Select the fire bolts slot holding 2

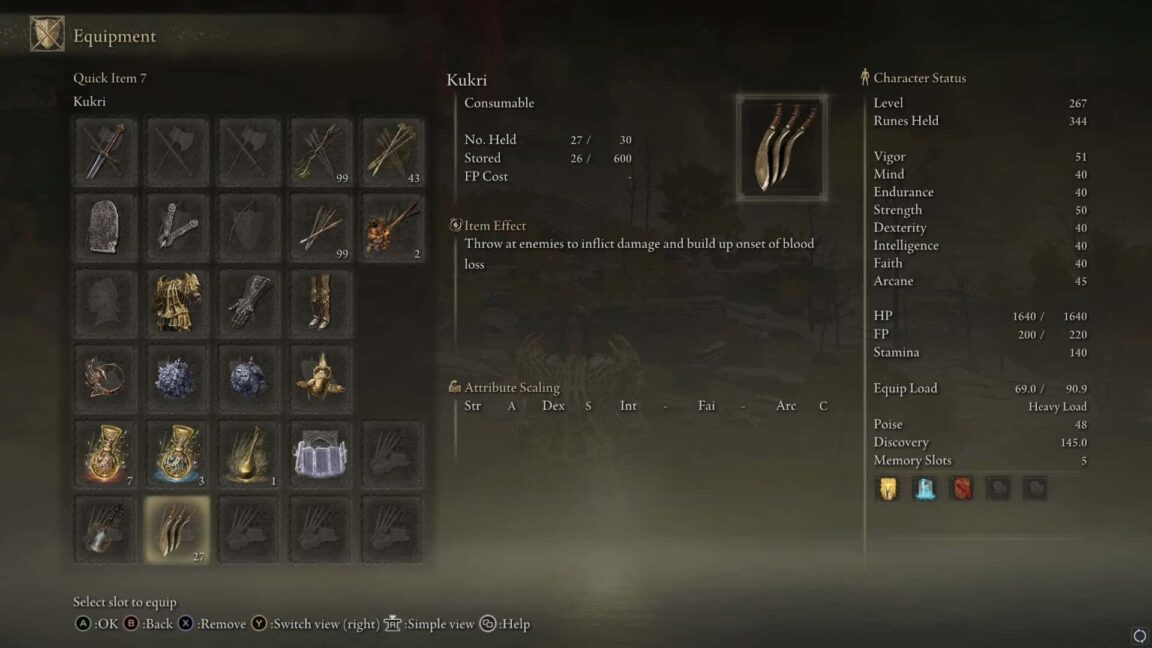[393, 227]
